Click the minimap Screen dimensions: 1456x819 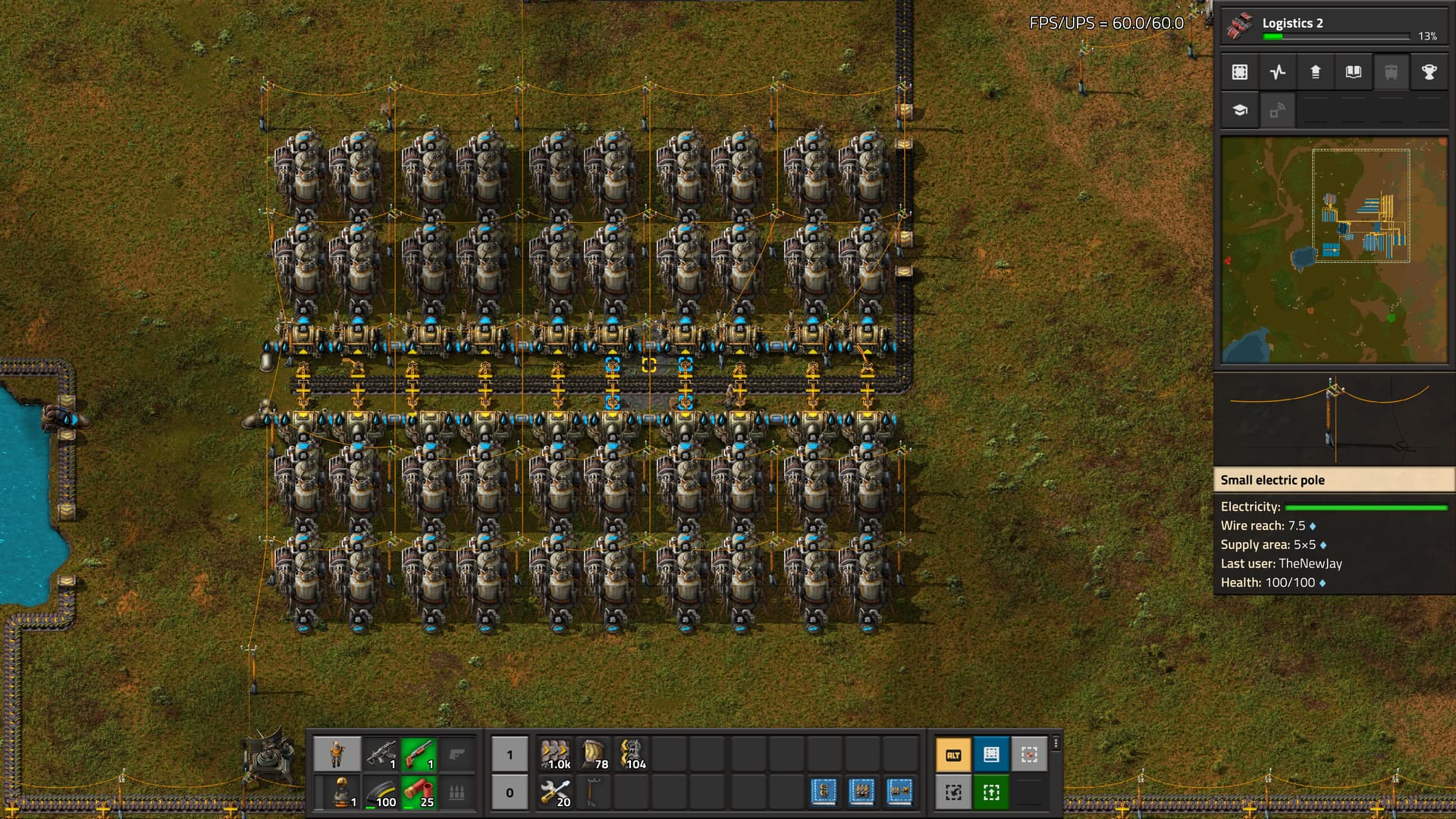(x=1333, y=250)
